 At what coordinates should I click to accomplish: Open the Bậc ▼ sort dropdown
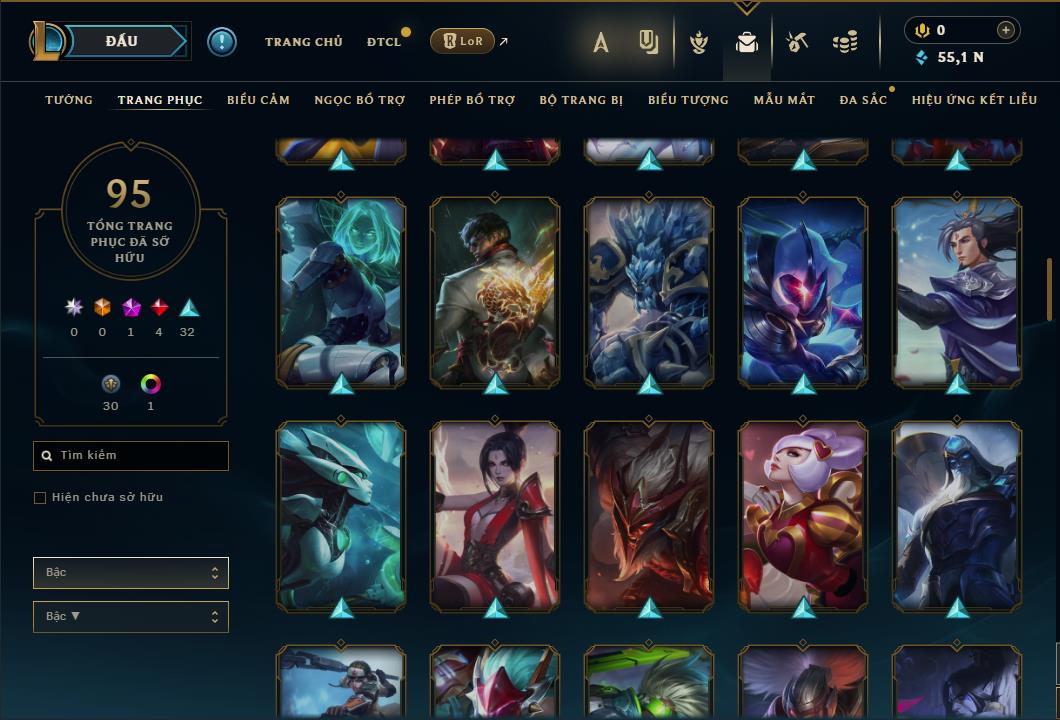pyautogui.click(x=131, y=617)
